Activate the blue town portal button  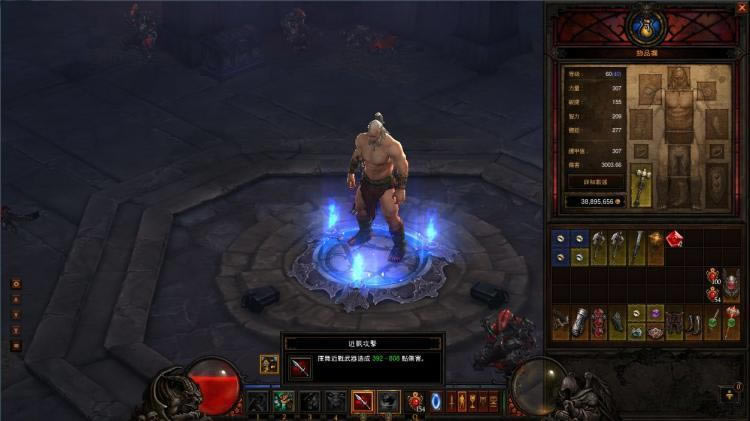tap(436, 401)
